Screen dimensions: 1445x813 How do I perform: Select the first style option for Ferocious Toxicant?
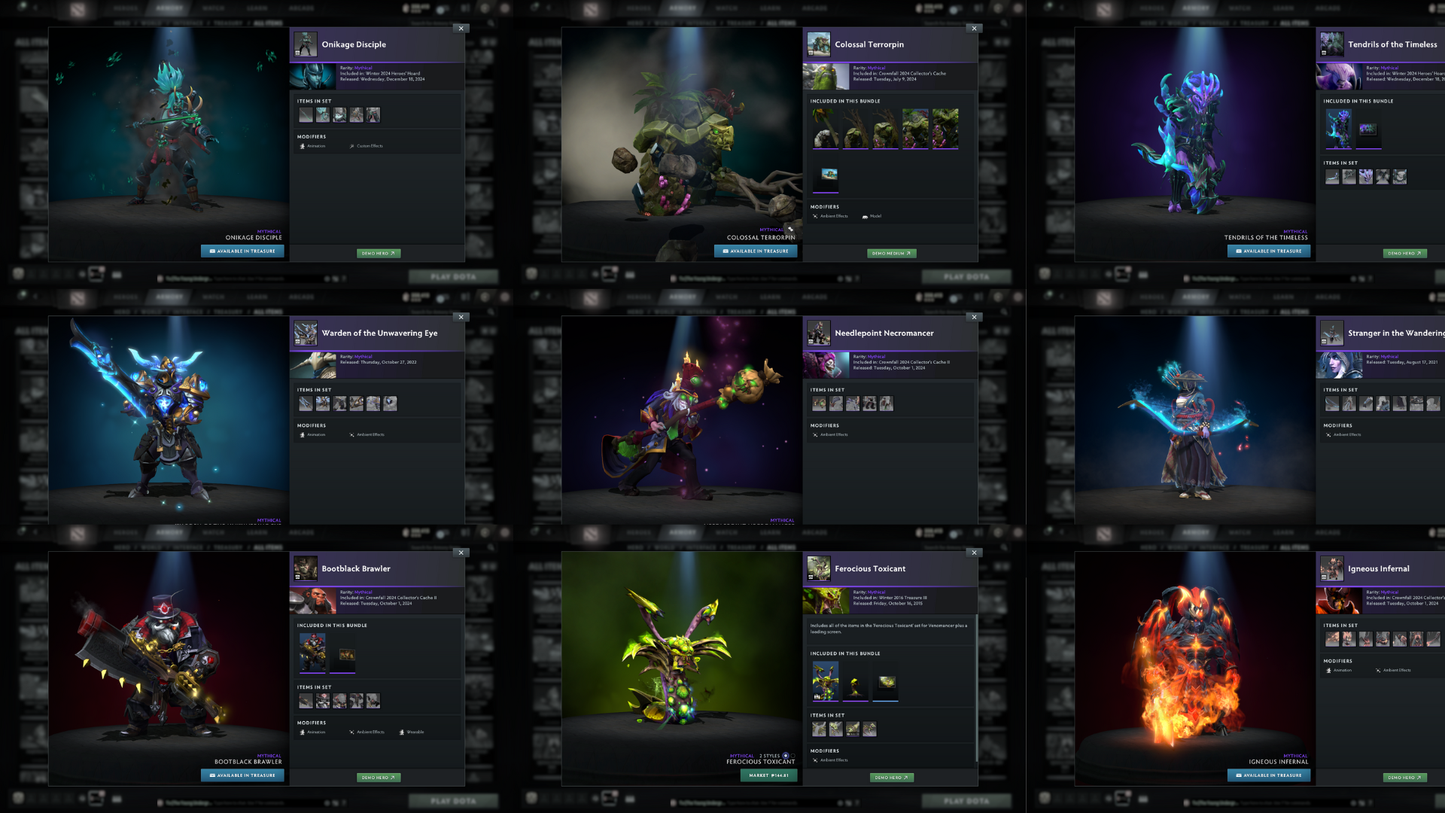785,756
